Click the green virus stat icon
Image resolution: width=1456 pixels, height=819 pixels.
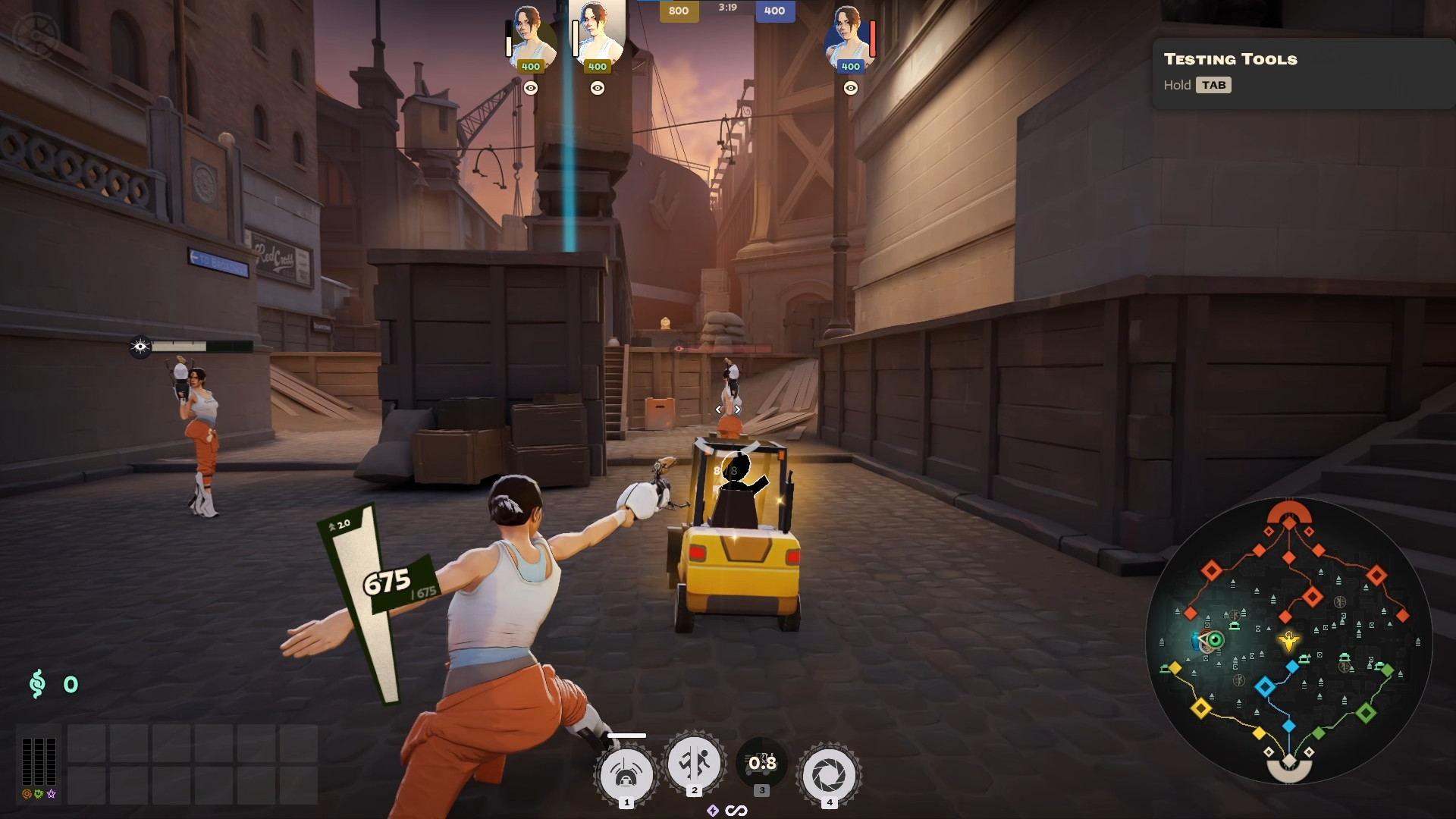pos(38,794)
